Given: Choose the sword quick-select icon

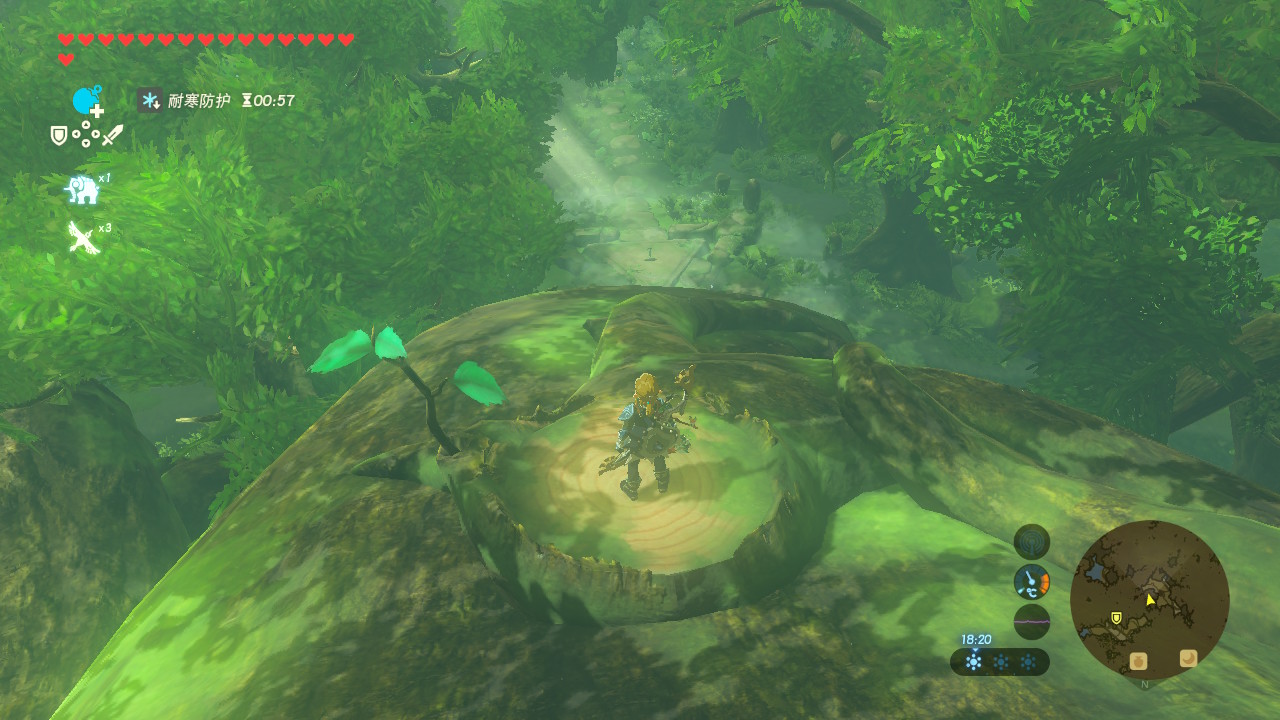Looking at the screenshot, I should tap(112, 134).
